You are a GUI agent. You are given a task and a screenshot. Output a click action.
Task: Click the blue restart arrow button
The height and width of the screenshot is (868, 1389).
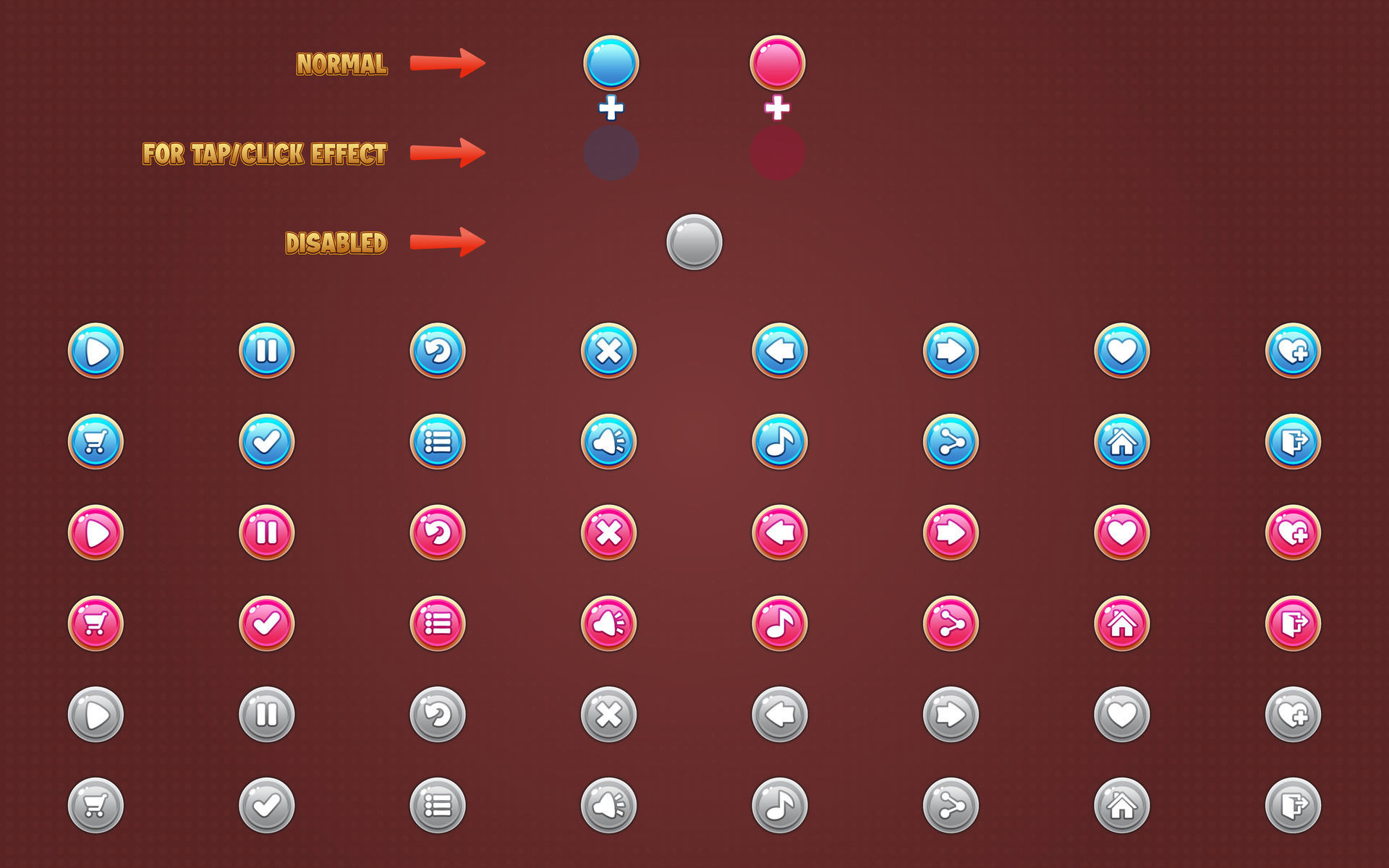pyautogui.click(x=438, y=350)
